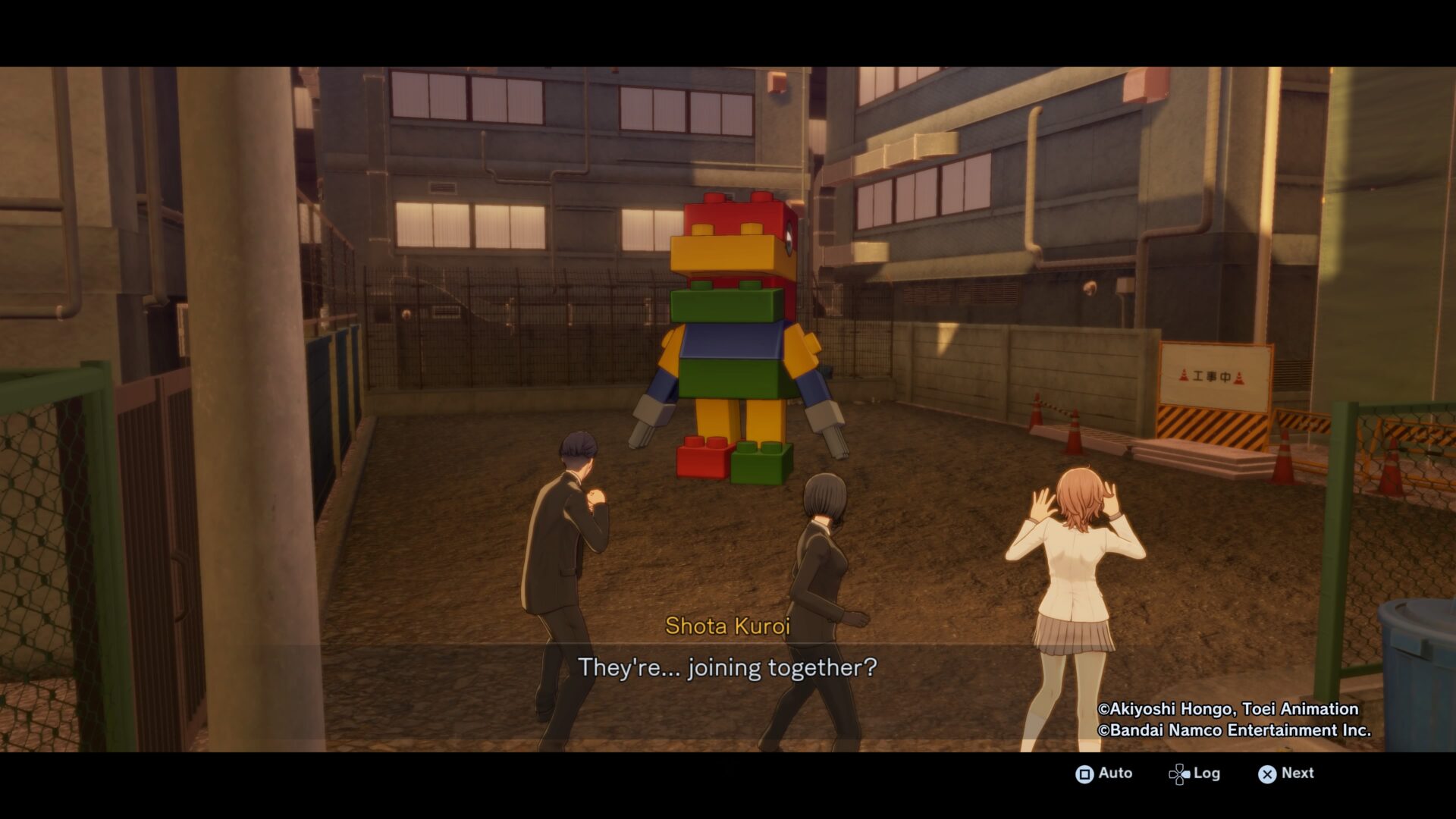Screen dimensions: 1456x819
Task: Toggle Auto dialogue advance
Action: pyautogui.click(x=1103, y=773)
